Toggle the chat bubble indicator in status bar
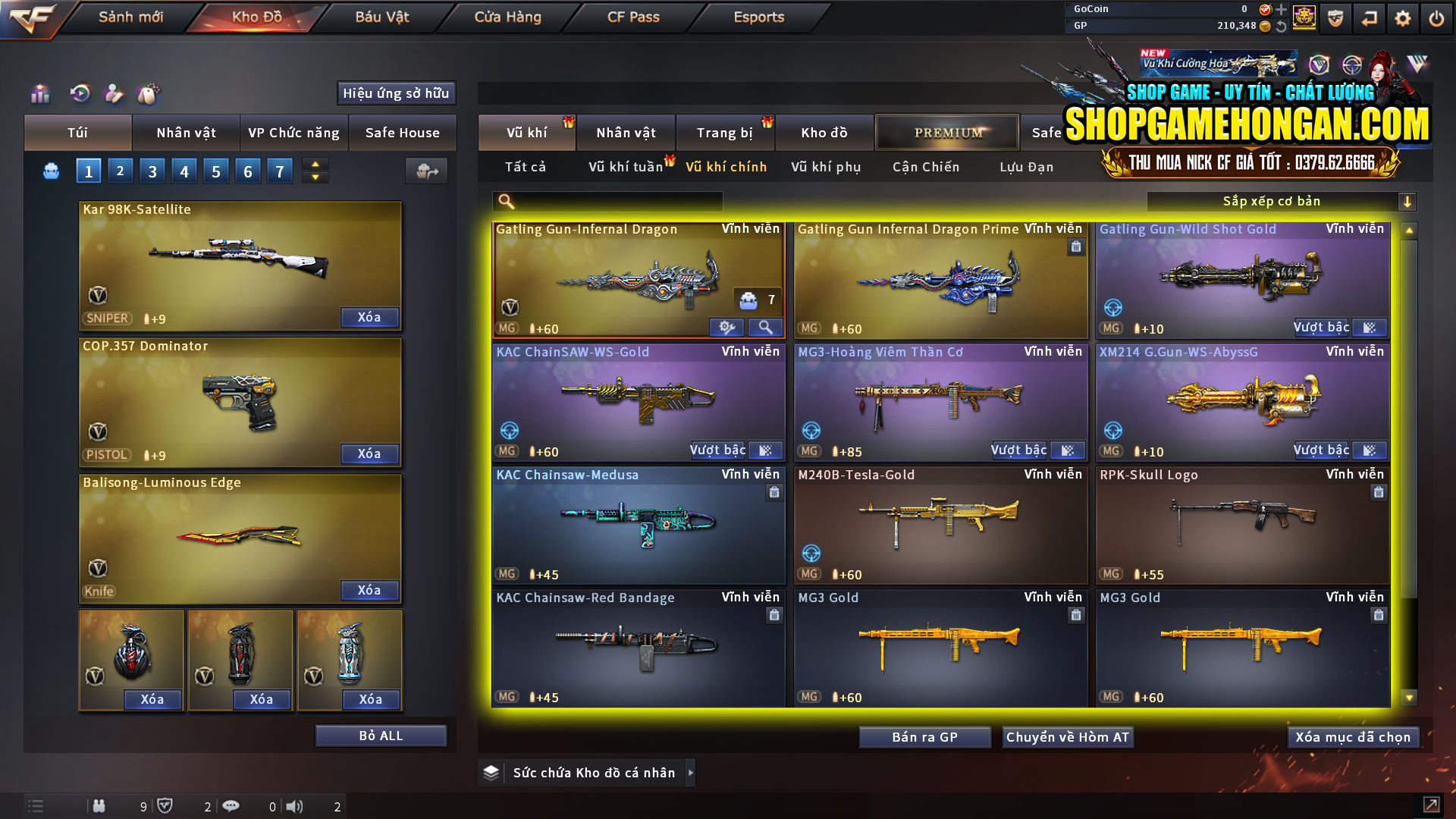Screen dimensions: 1456x819 pos(231,806)
